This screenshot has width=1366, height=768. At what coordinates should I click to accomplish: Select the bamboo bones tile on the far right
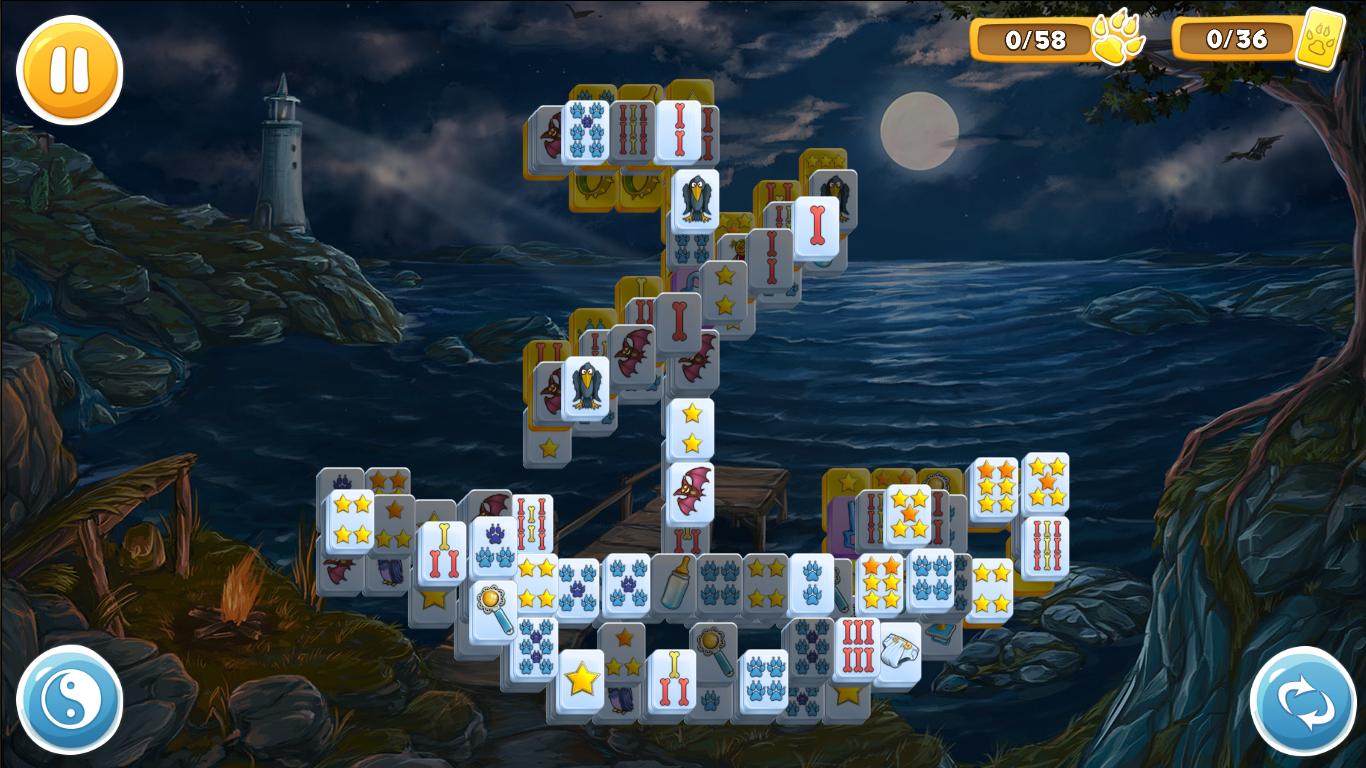1046,545
